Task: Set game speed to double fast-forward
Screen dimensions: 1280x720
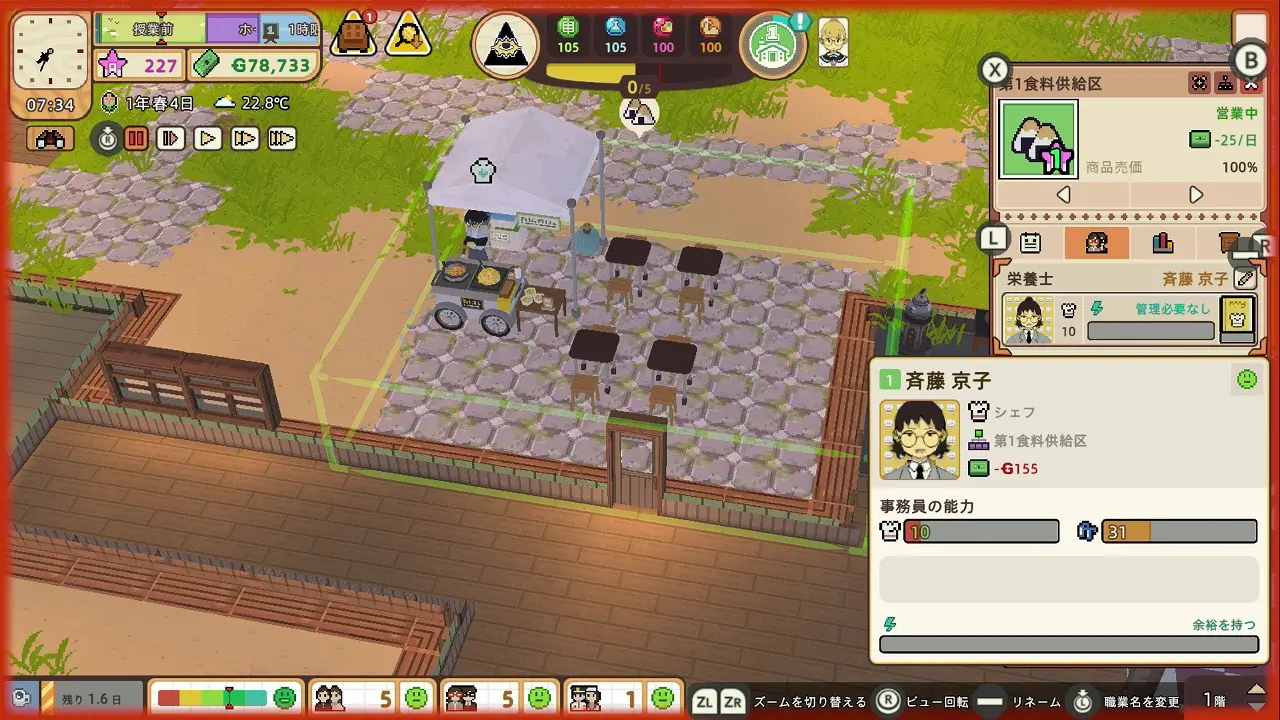Action: [x=245, y=139]
